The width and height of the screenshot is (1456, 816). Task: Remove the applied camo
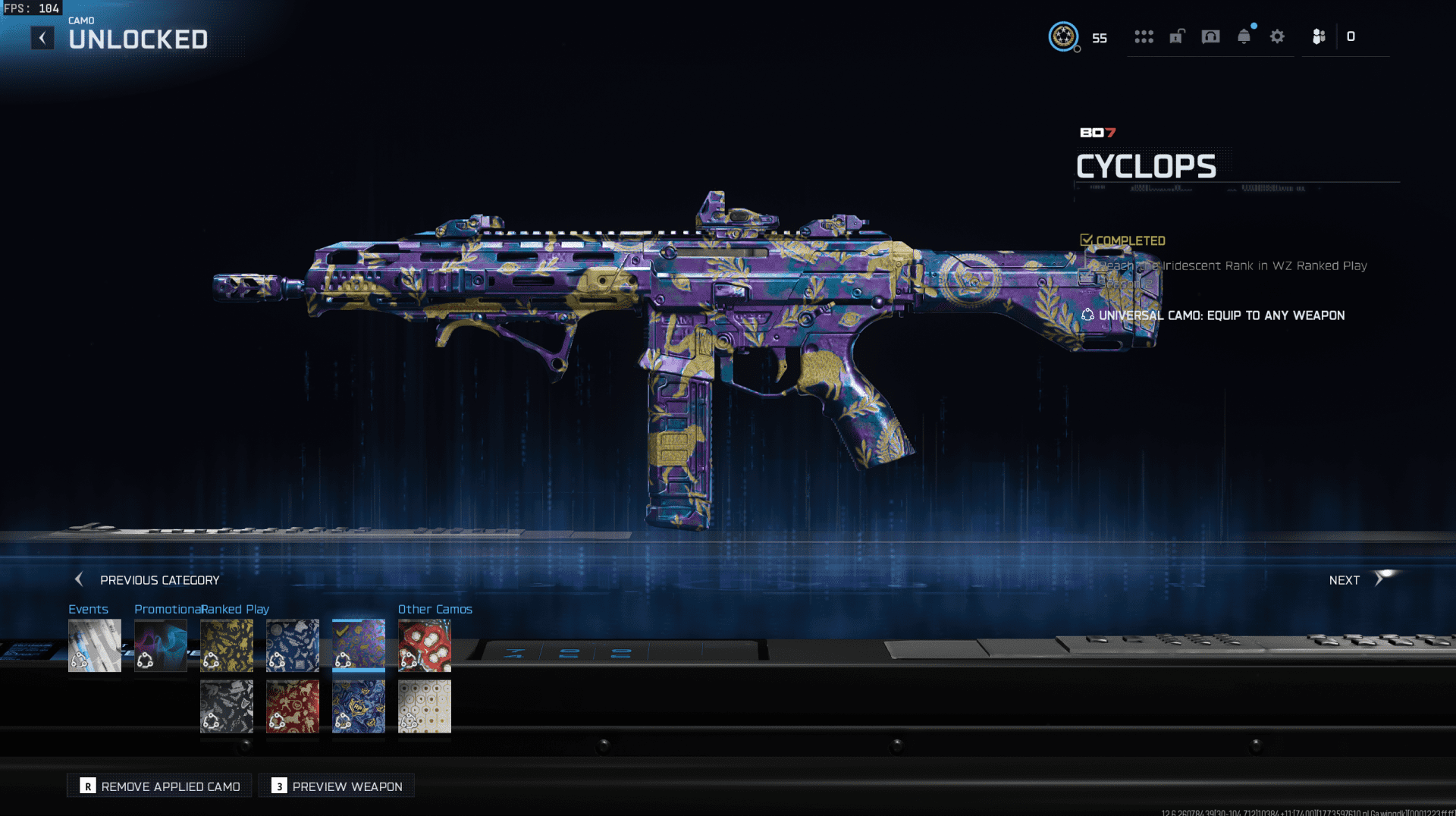point(160,786)
